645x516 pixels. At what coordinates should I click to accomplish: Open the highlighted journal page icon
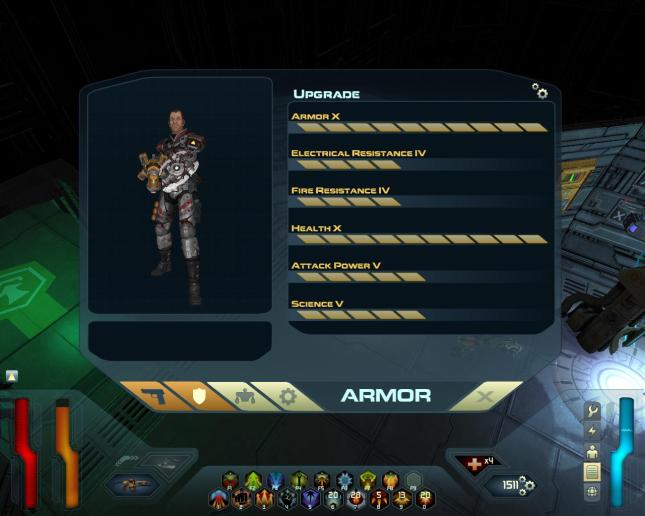tap(592, 471)
